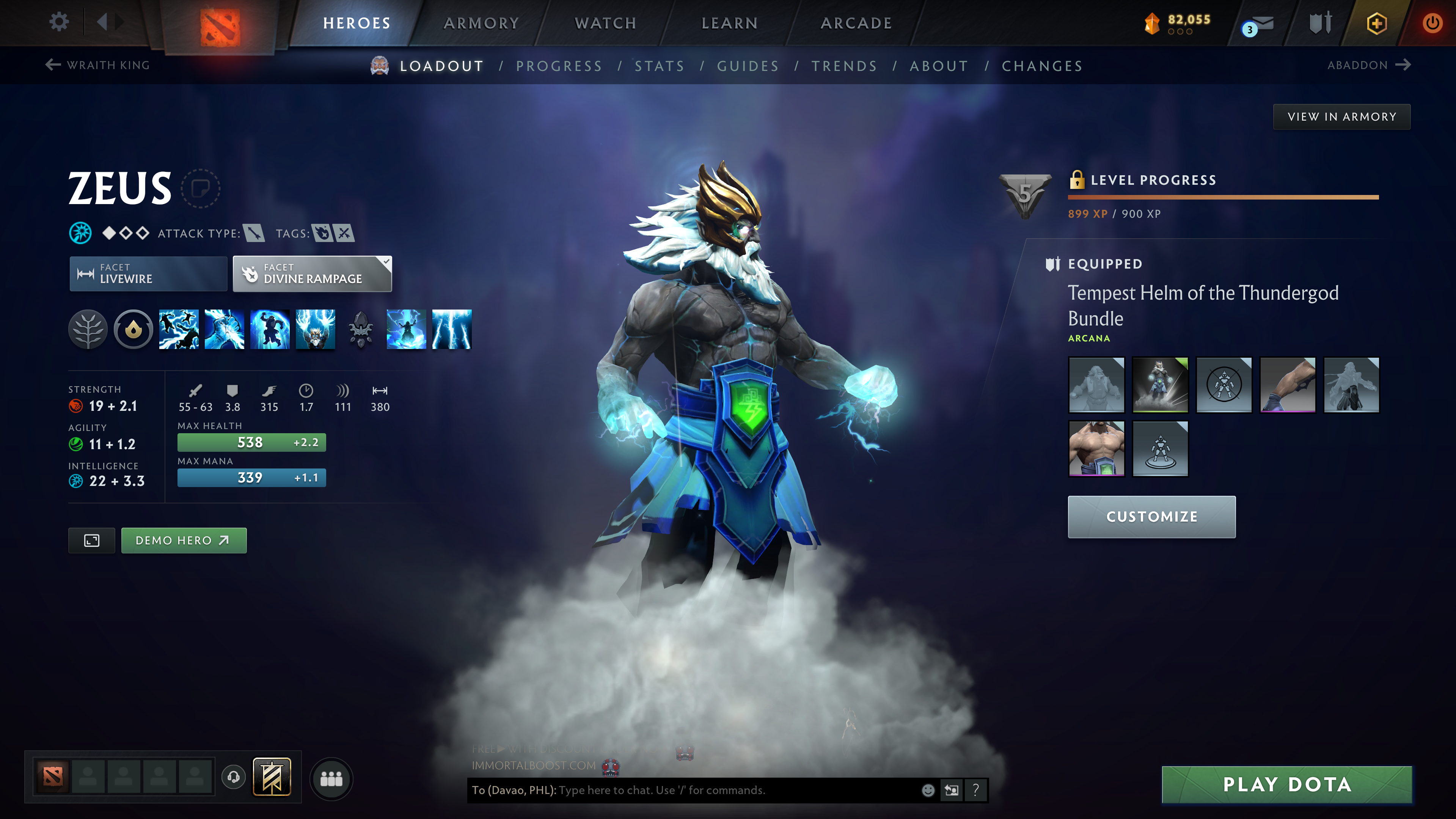The image size is (1456, 819).
Task: Select the Livewire facet
Action: [148, 274]
